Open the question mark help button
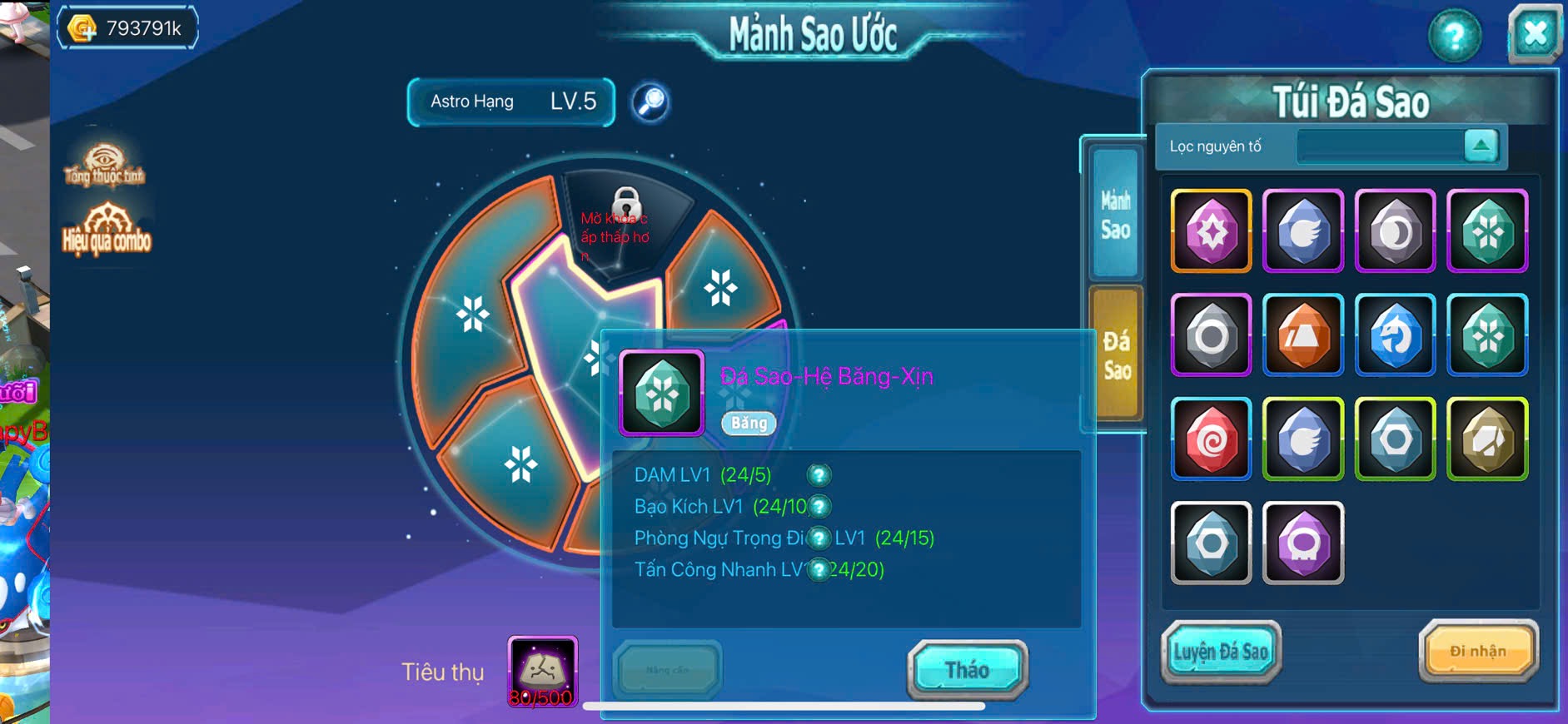 [x=1454, y=36]
